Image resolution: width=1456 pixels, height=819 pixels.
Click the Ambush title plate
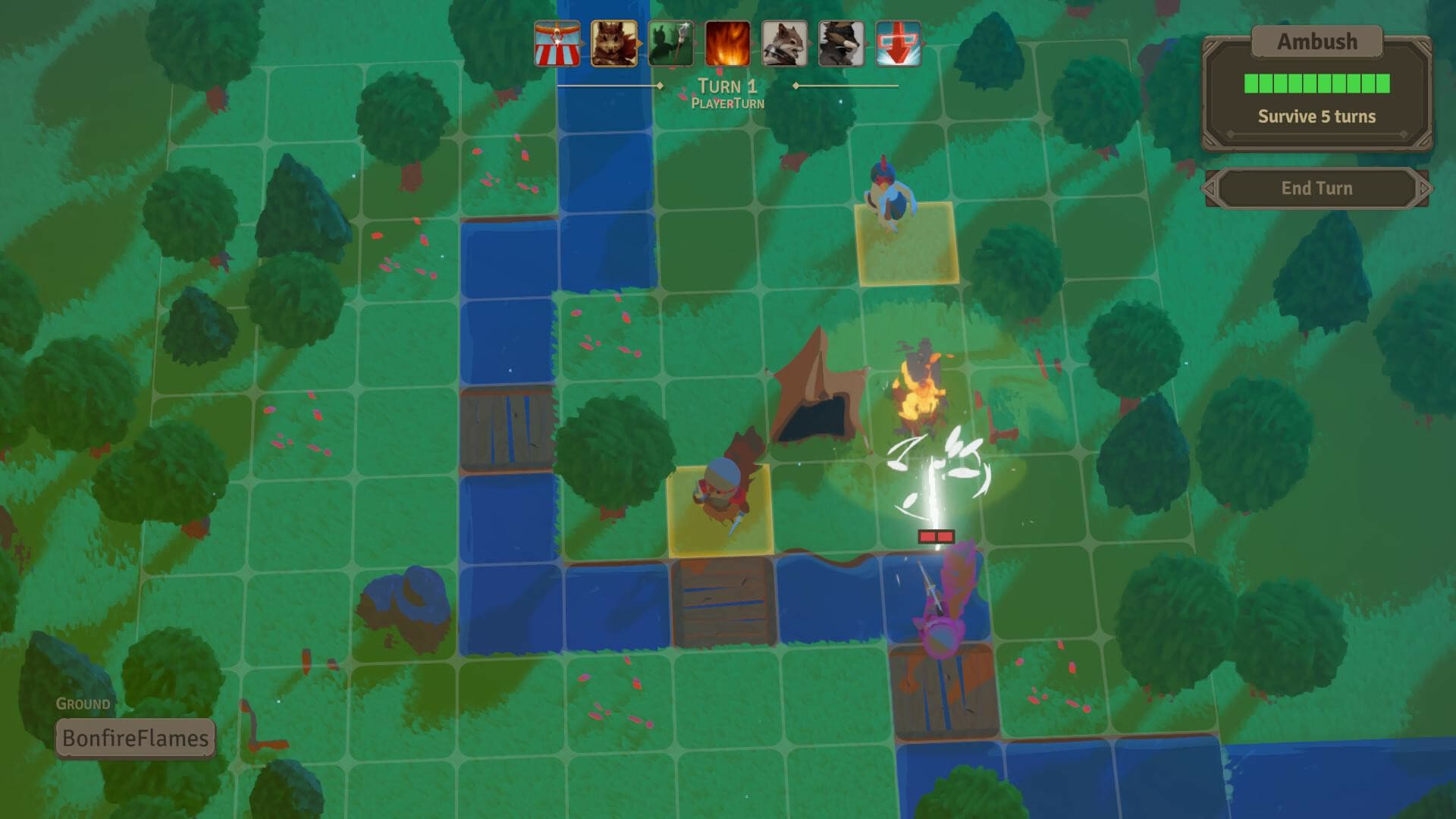1317,42
